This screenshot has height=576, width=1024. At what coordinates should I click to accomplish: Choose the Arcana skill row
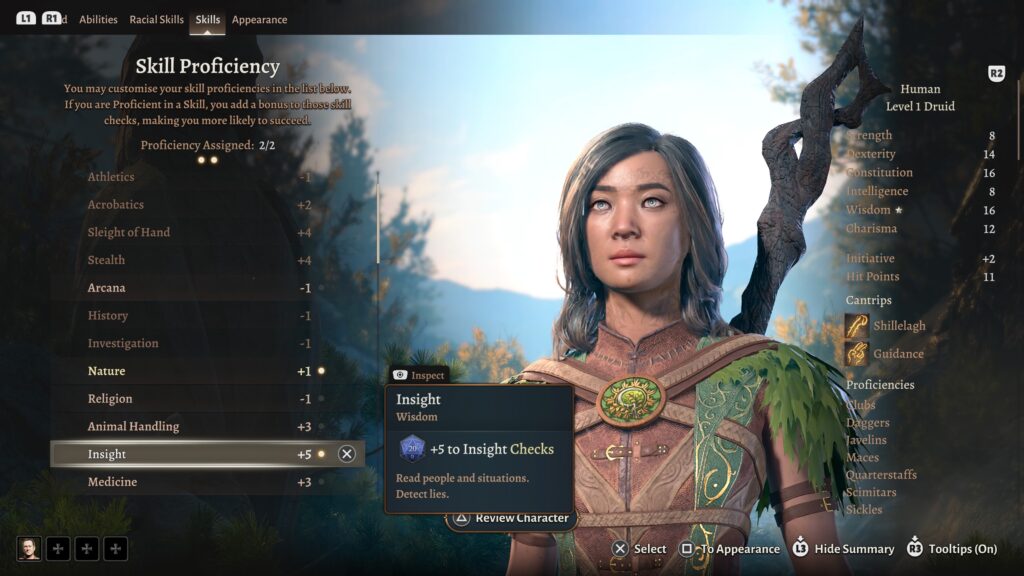(x=200, y=288)
